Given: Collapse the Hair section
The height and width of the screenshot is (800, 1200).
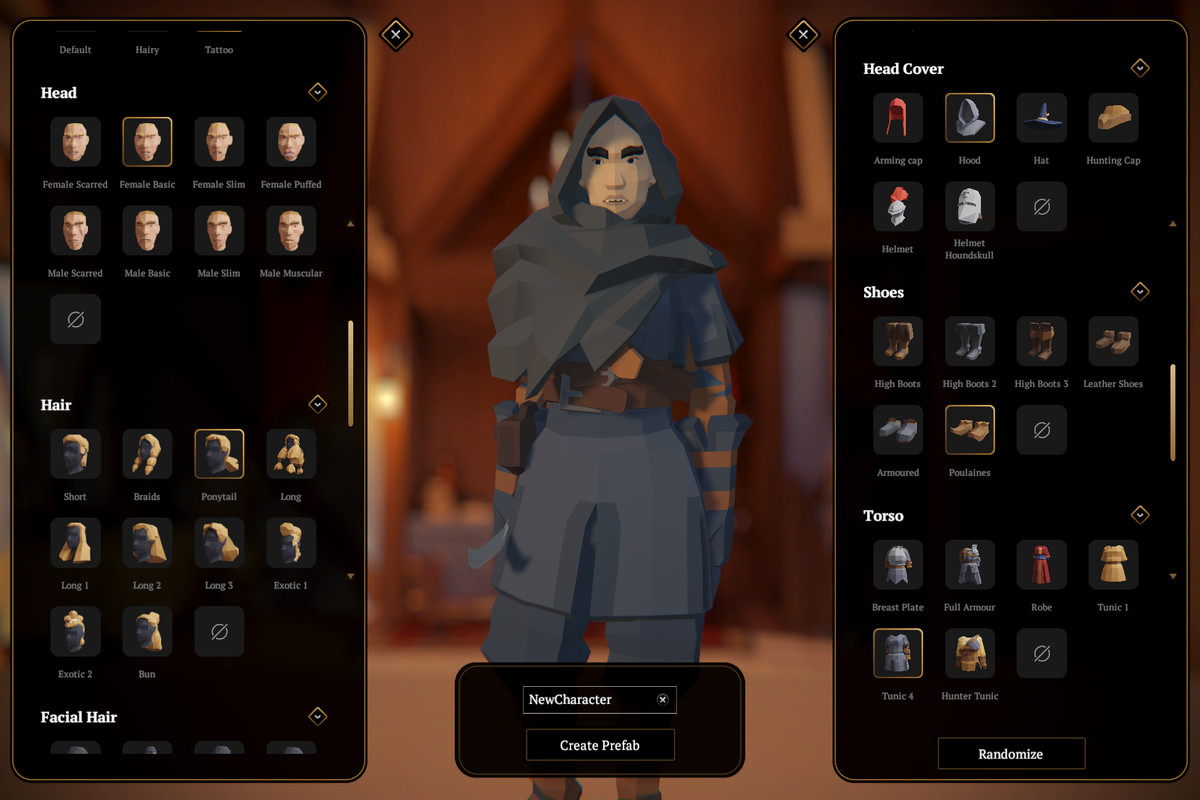Looking at the screenshot, I should tap(318, 404).
